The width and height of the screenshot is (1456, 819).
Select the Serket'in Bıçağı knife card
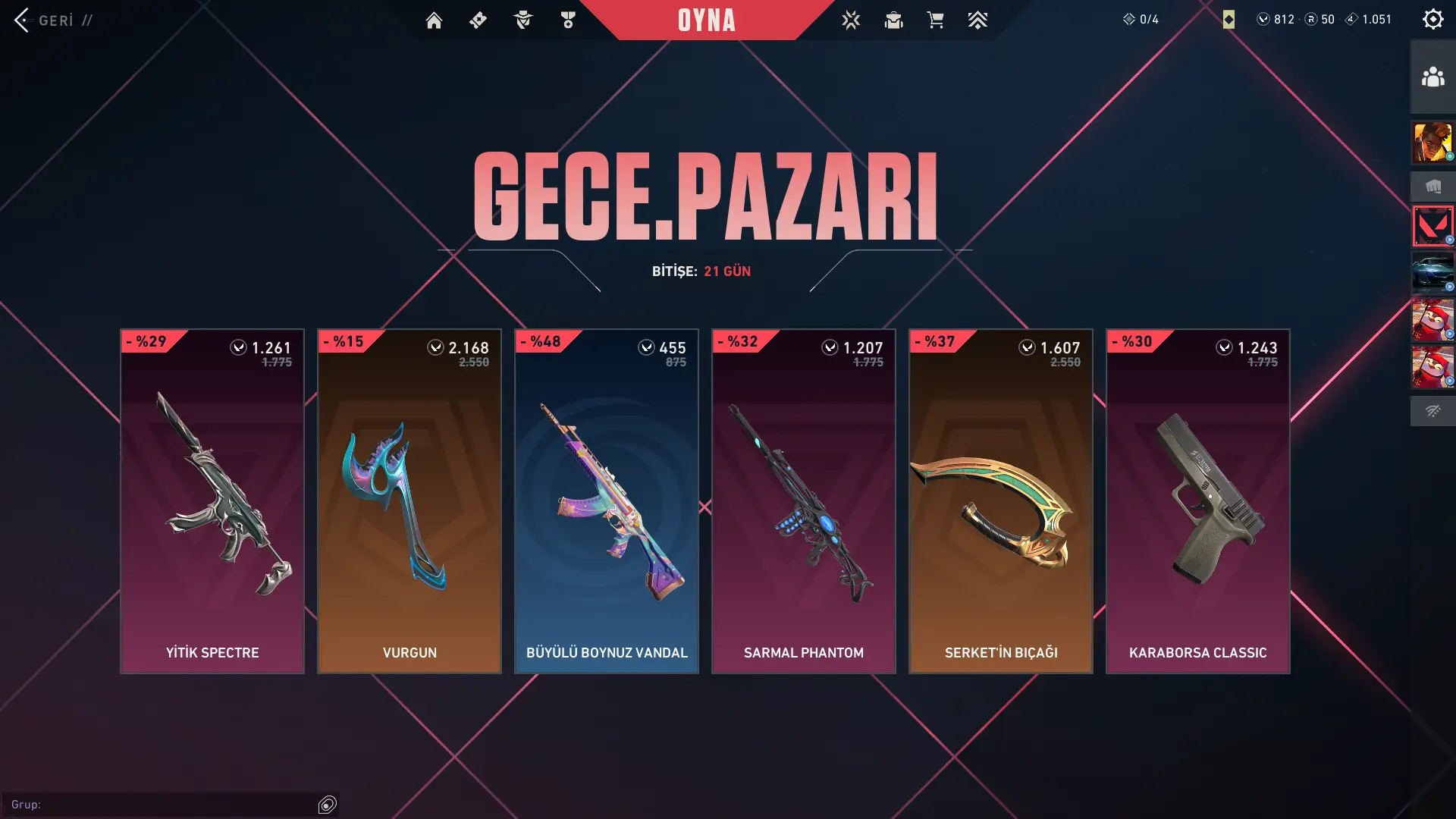(x=1001, y=500)
